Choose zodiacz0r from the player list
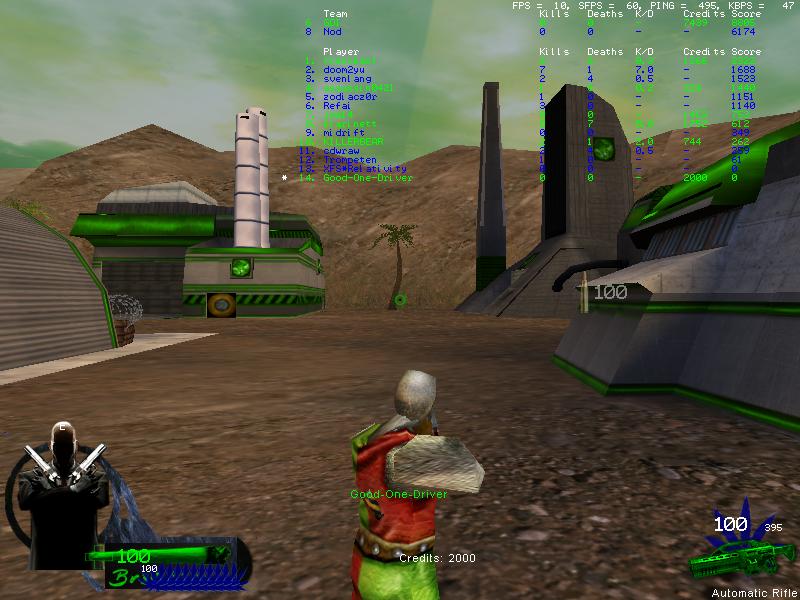This screenshot has width=800, height=600. [x=348, y=97]
